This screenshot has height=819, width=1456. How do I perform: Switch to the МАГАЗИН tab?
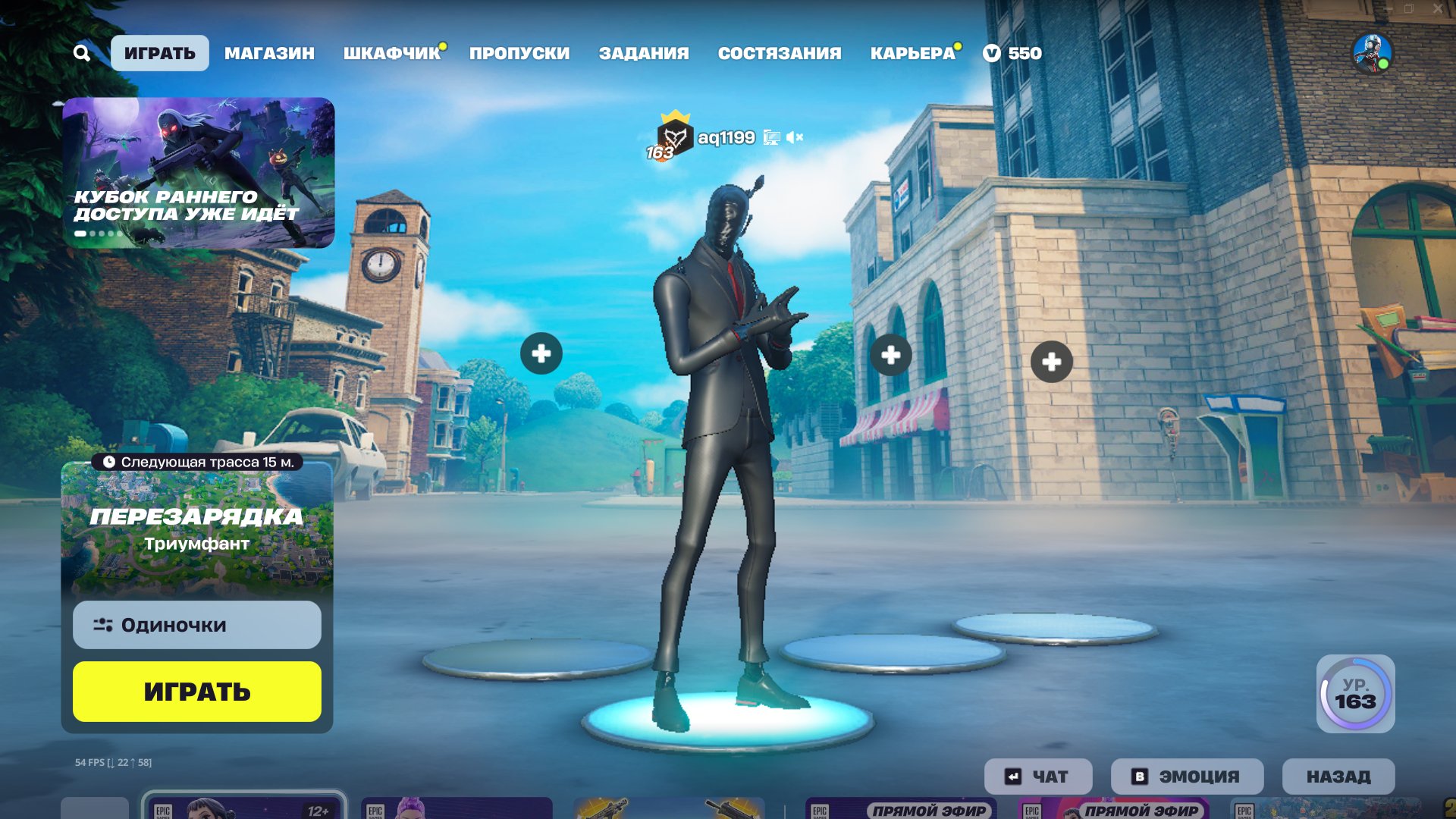269,53
